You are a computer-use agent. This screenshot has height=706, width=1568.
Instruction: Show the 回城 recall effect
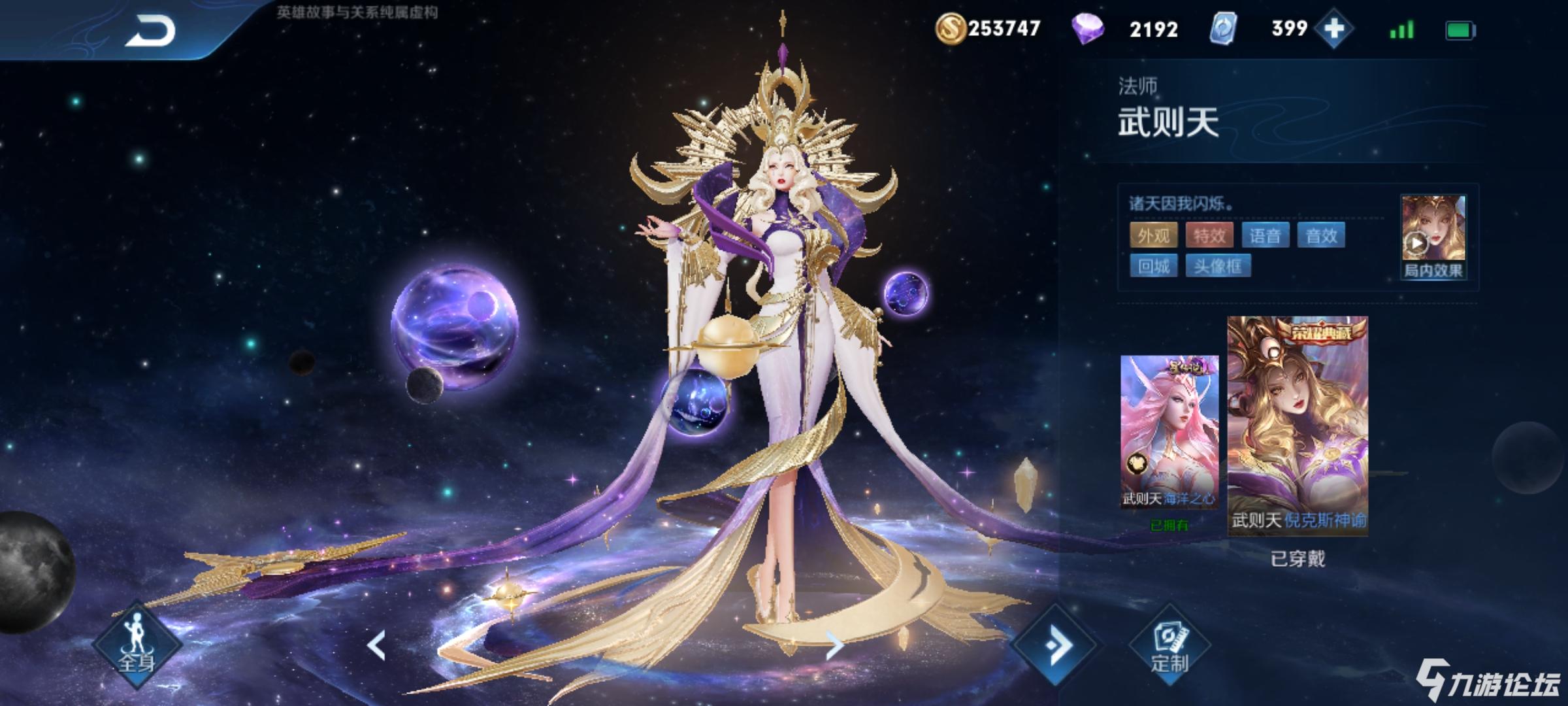[1153, 266]
